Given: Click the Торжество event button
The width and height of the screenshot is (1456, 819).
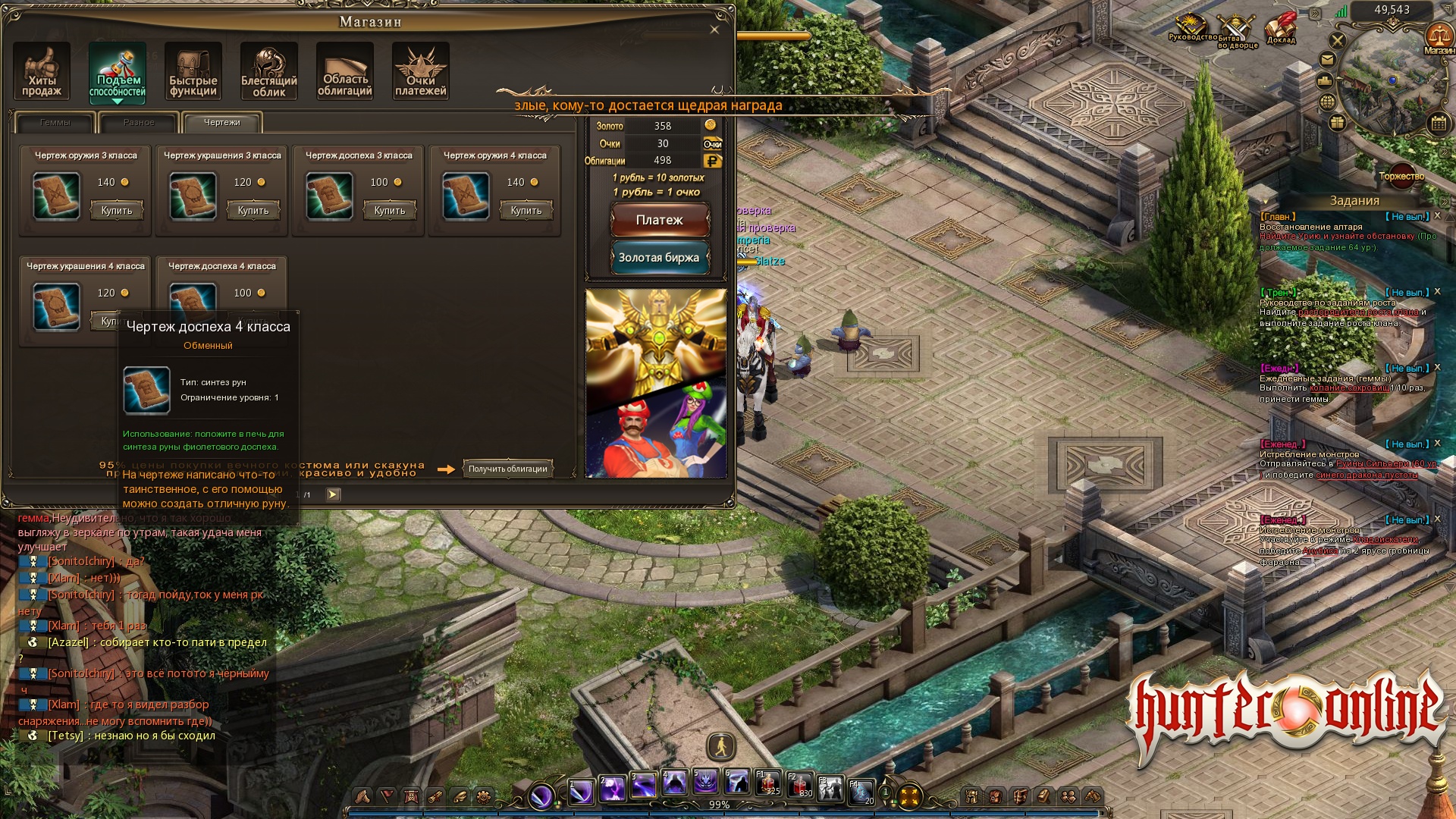Looking at the screenshot, I should (1401, 176).
